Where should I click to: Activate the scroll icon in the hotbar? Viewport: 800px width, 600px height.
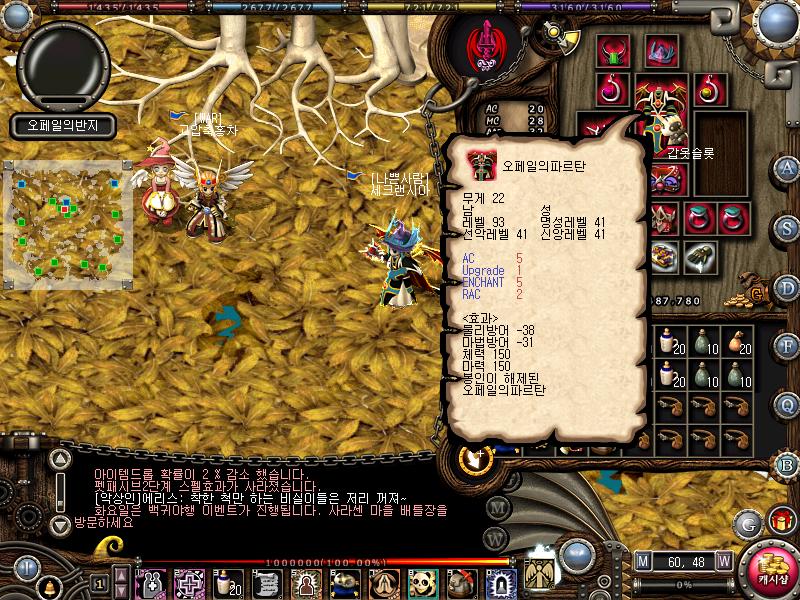pyautogui.click(x=265, y=580)
